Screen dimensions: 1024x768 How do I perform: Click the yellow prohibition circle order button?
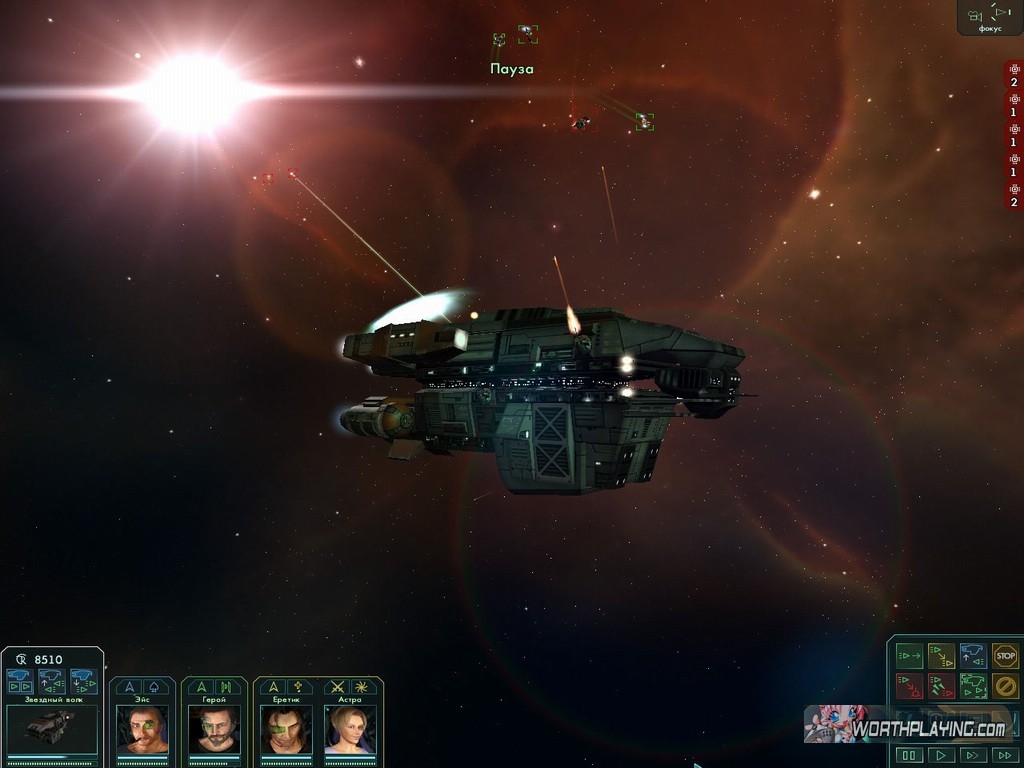1005,686
